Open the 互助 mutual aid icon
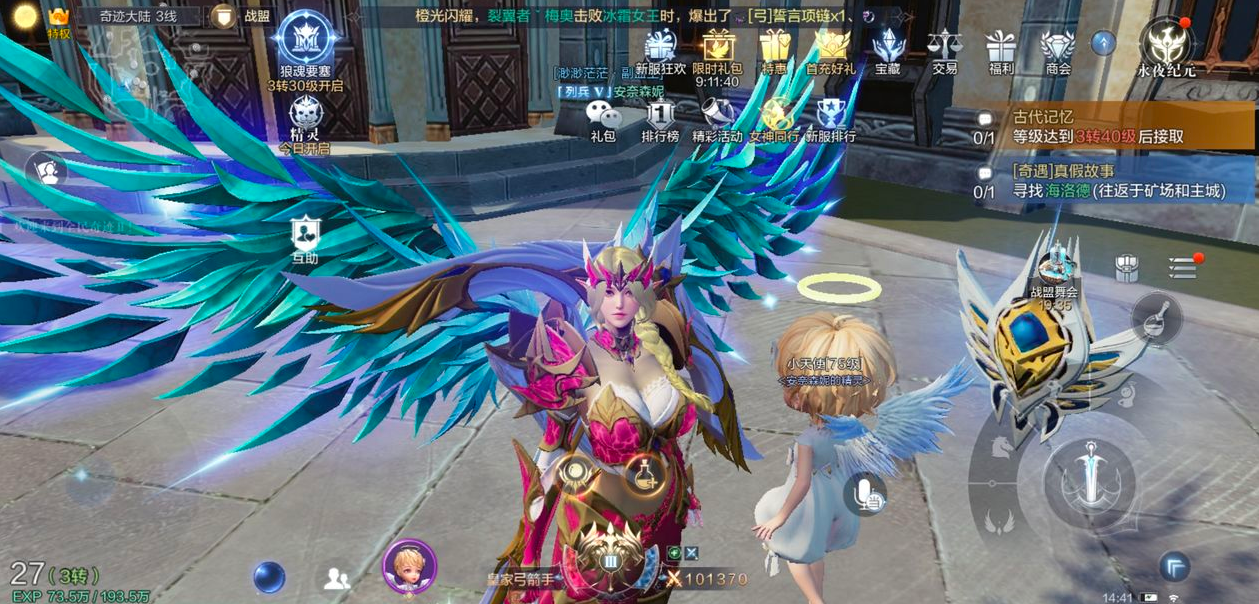1259x604 pixels. coord(305,240)
